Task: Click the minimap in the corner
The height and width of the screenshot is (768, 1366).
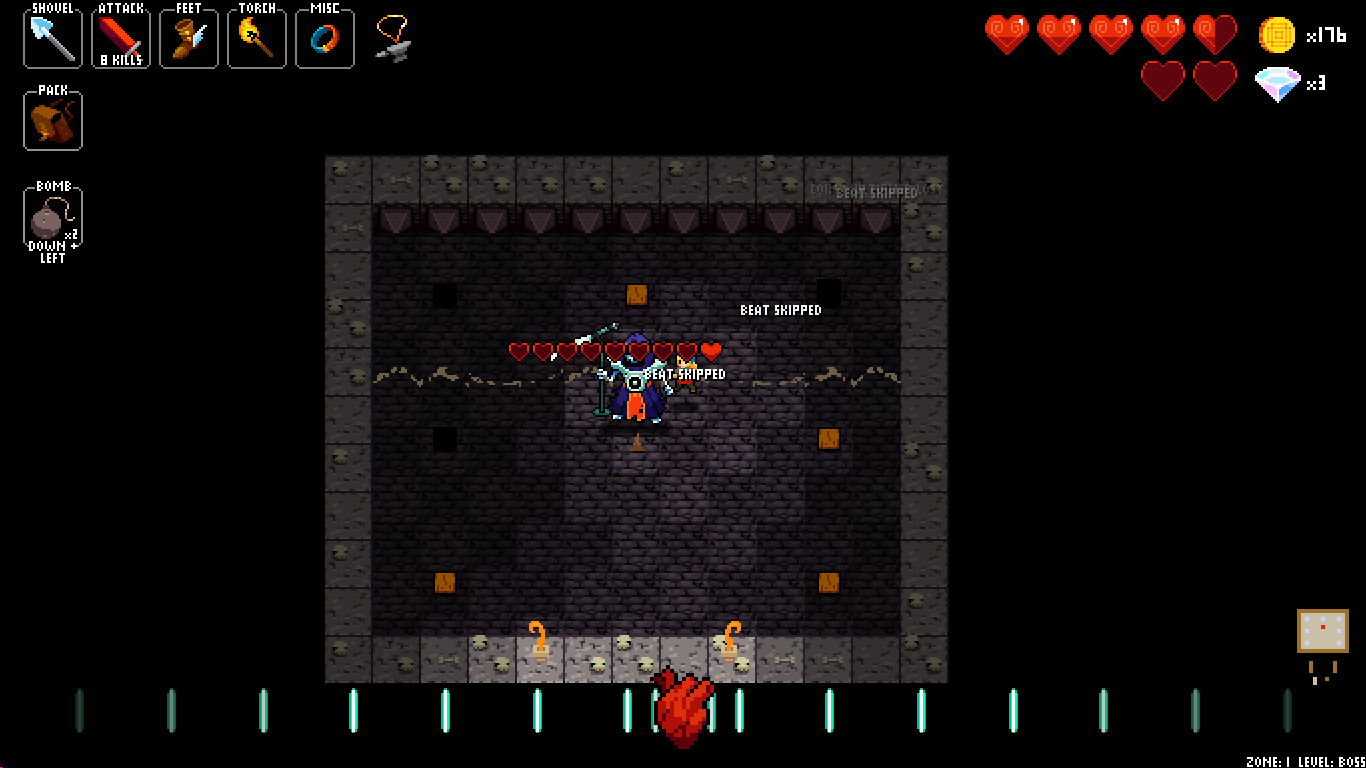Action: point(1322,631)
